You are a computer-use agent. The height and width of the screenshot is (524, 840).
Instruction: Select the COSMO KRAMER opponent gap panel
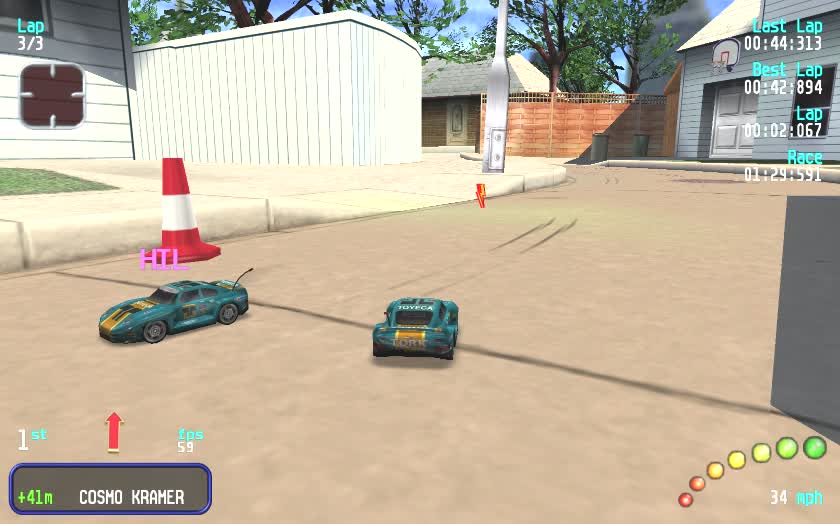(110, 489)
